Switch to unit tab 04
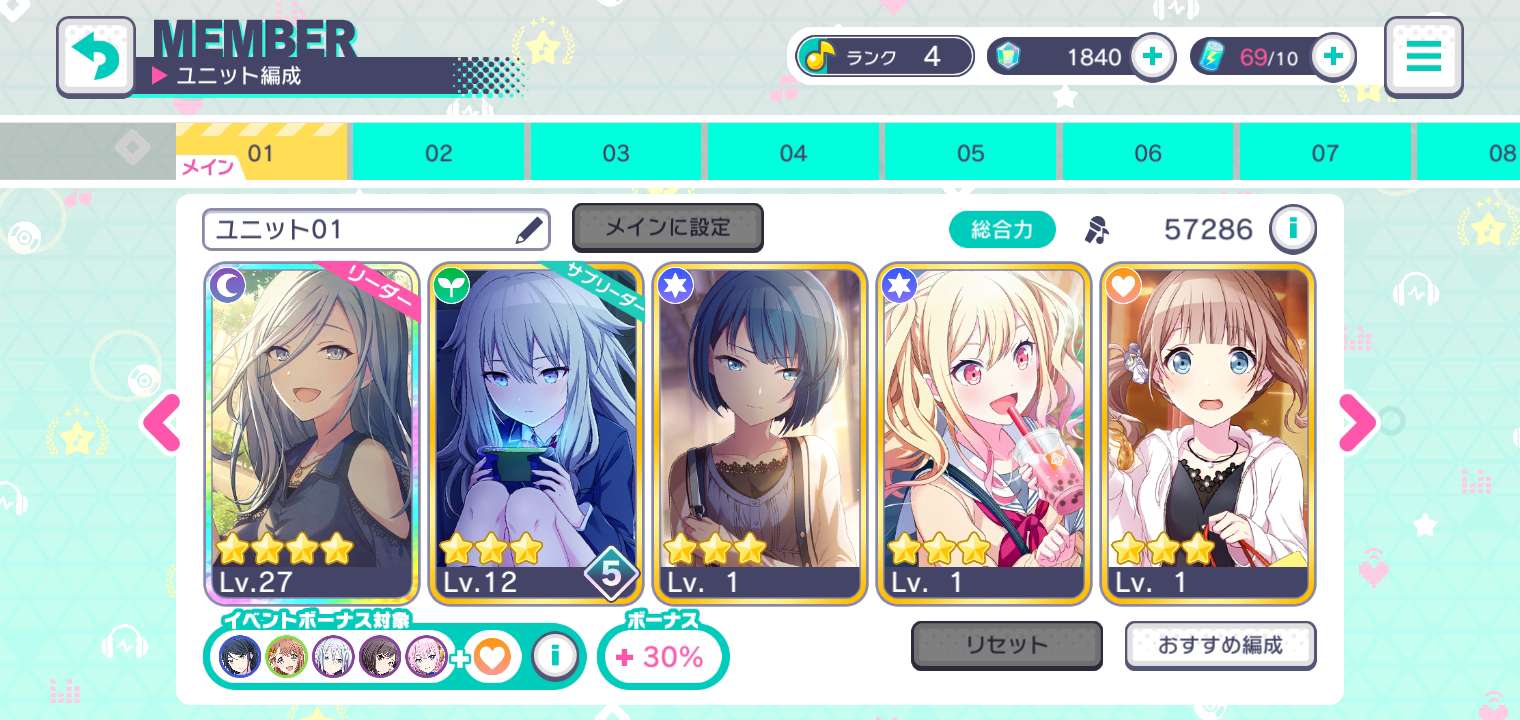Screen dimensions: 1520x720 click(x=793, y=153)
